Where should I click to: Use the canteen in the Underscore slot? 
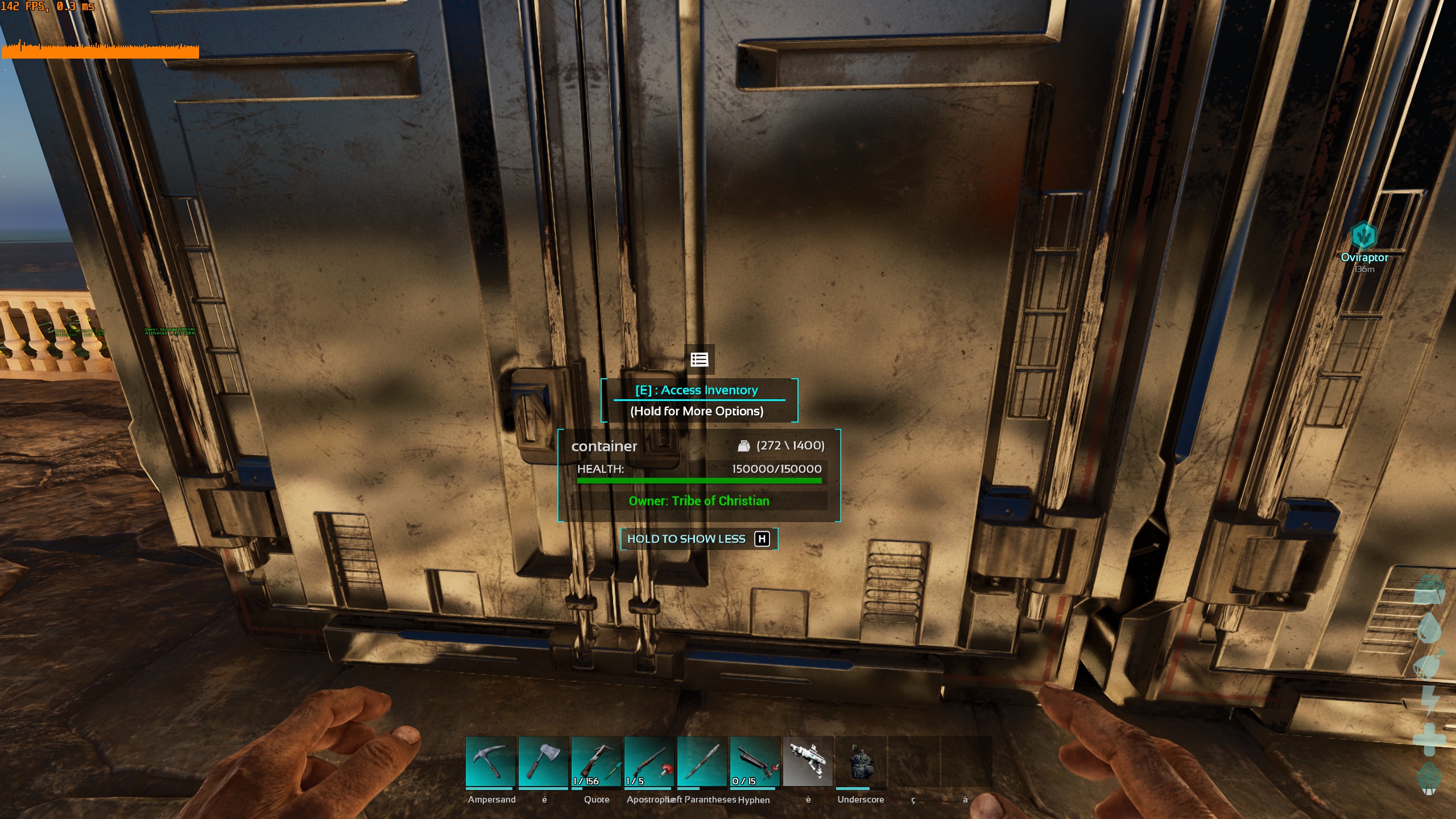pyautogui.click(x=861, y=762)
